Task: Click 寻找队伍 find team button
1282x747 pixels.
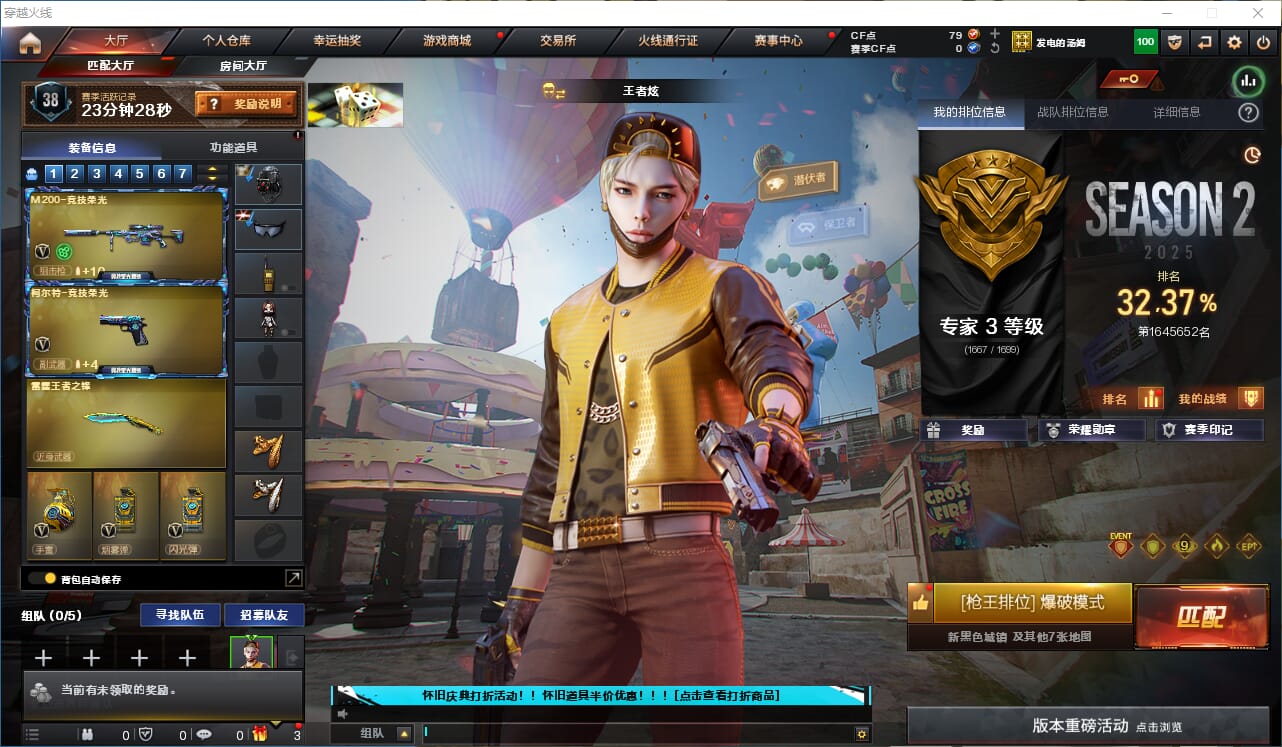Action: 173,614
